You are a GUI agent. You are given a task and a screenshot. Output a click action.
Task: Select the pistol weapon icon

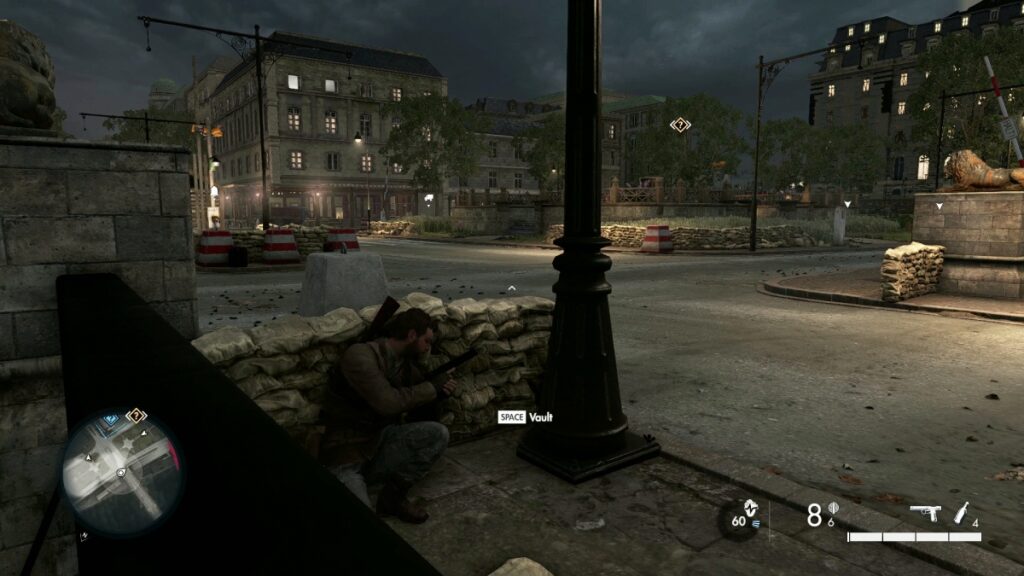[x=925, y=513]
